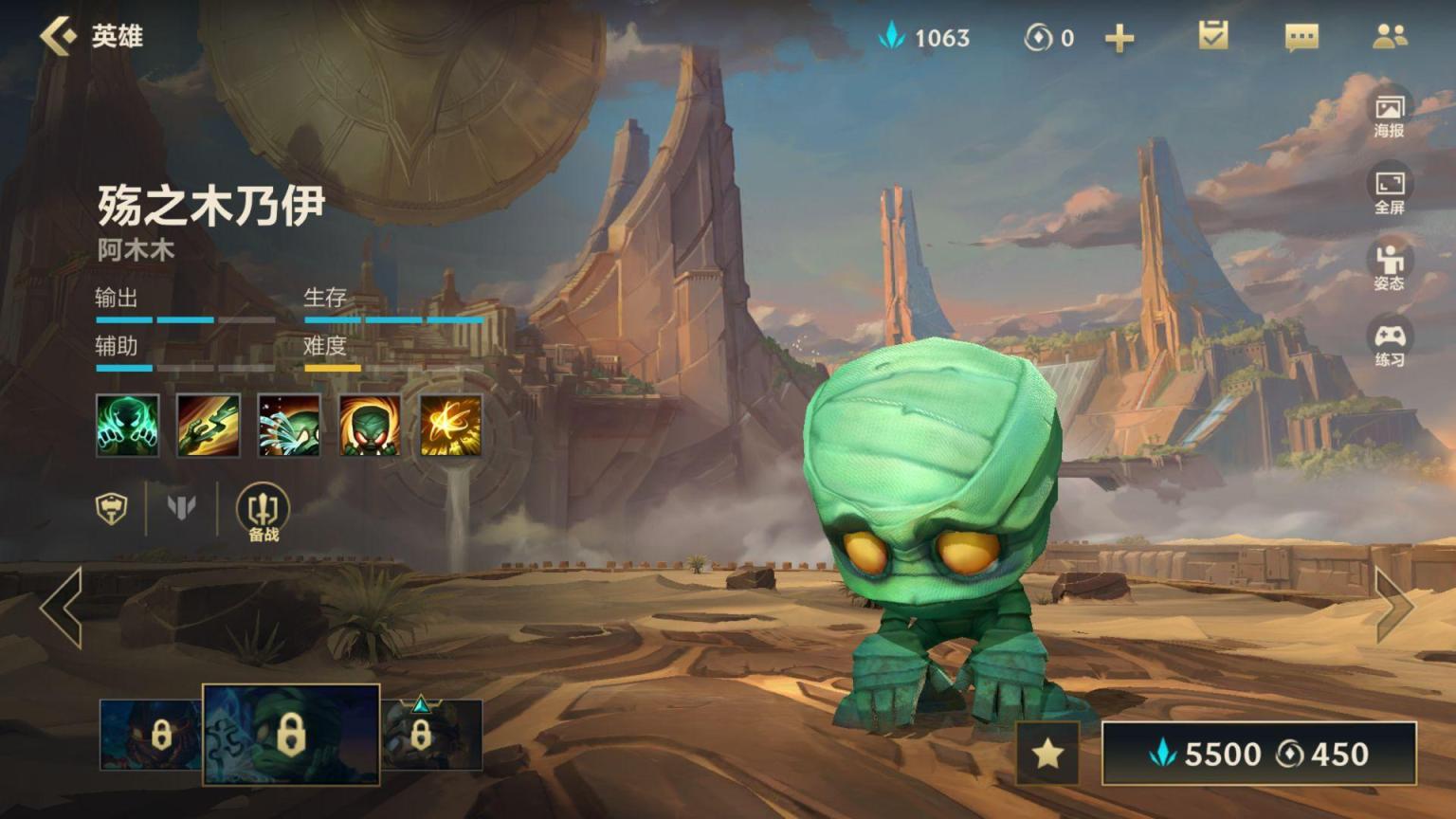This screenshot has width=1456, height=819.
Task: Show previous champion with left arrow
Action: 62,608
